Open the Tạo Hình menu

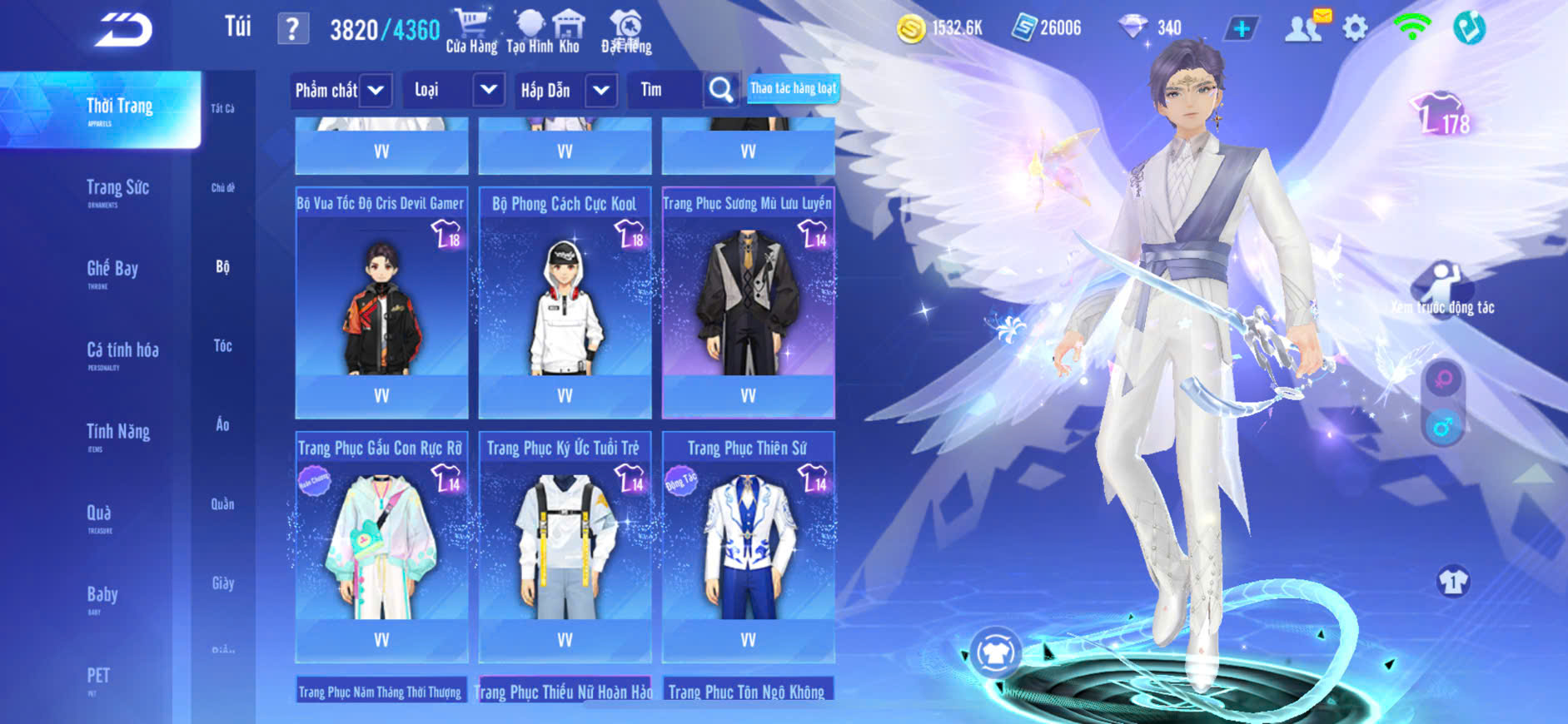528,32
